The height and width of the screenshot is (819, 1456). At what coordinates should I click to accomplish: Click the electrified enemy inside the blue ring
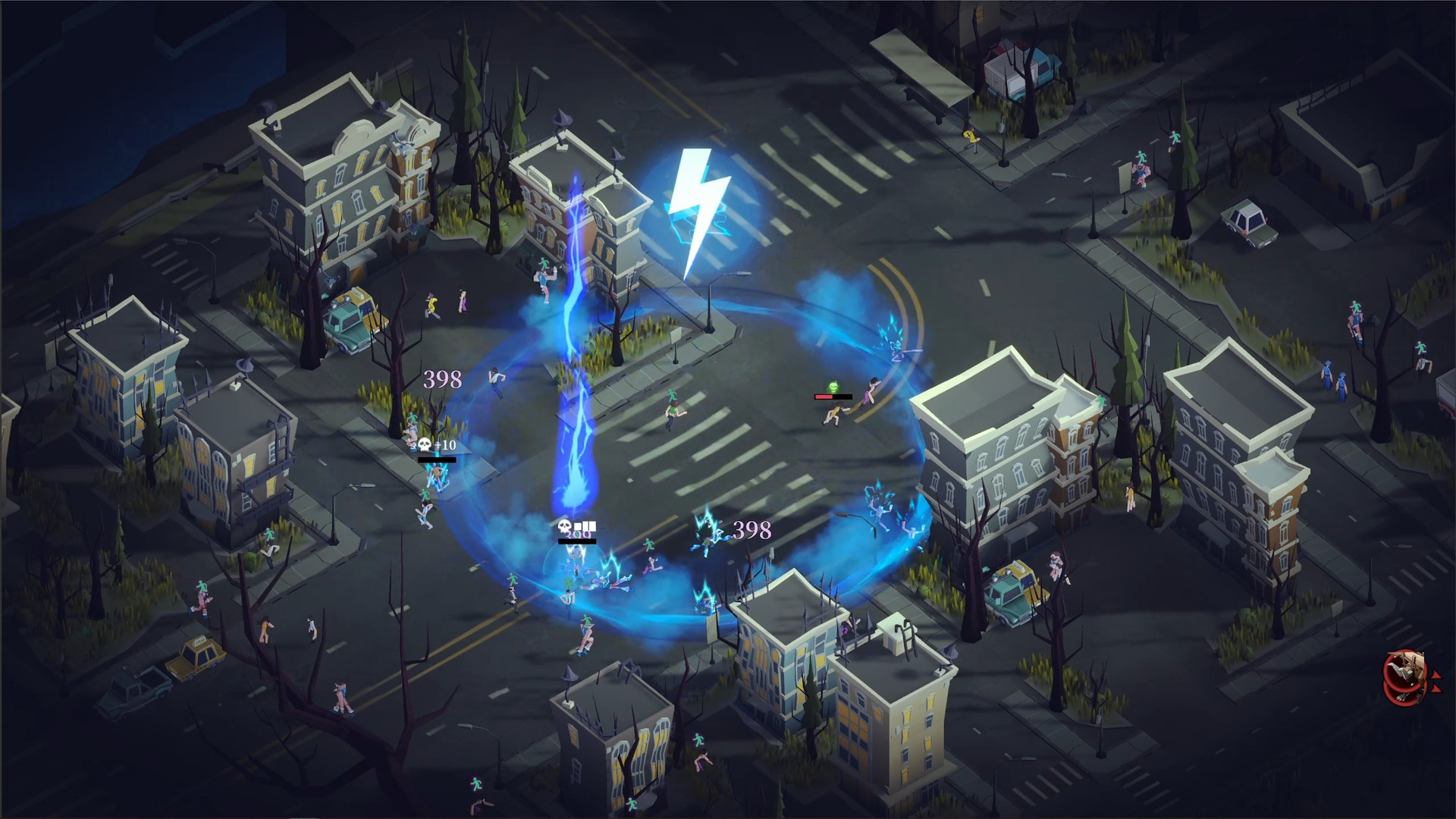pyautogui.click(x=705, y=531)
